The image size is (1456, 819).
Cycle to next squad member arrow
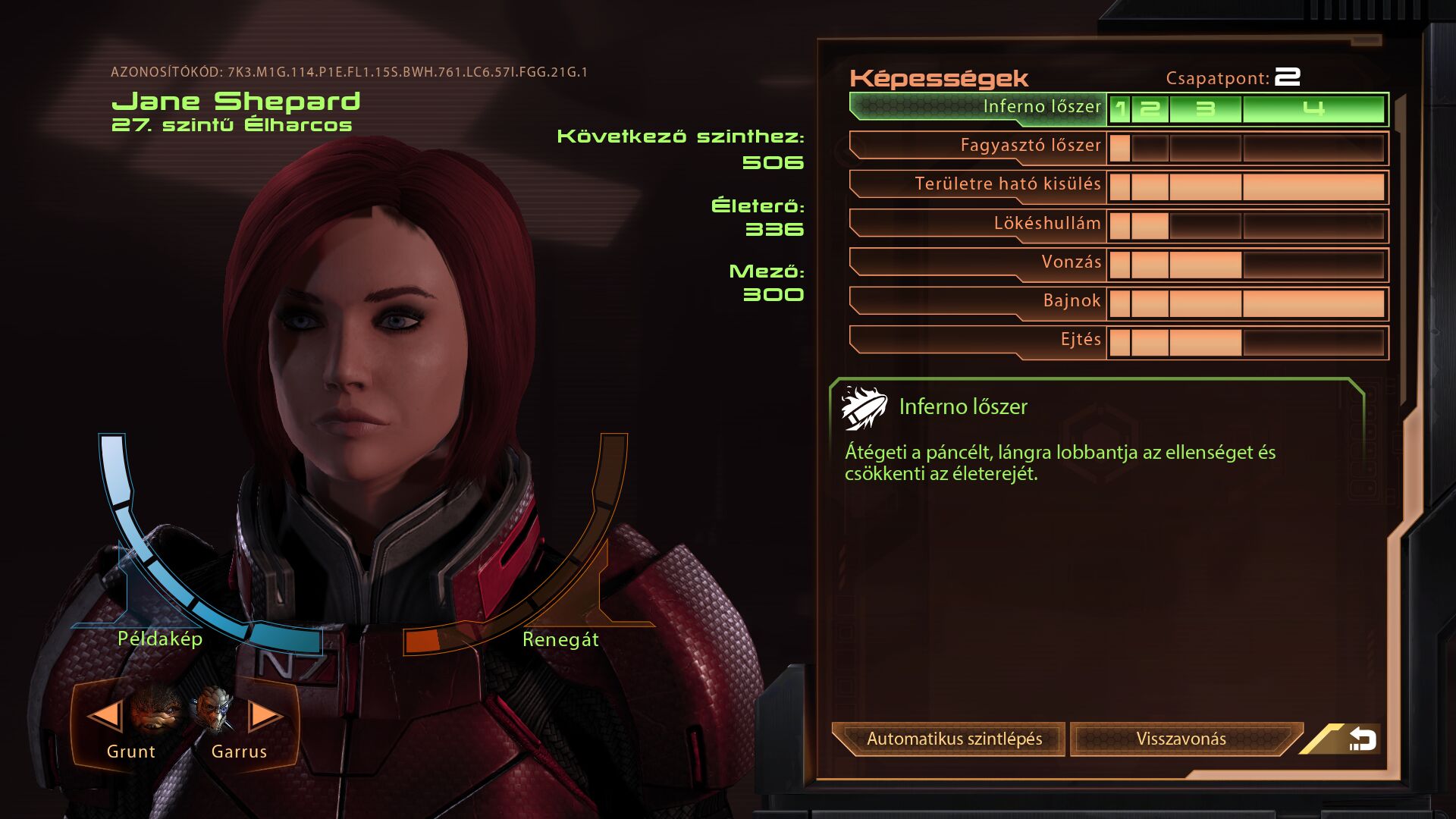coord(265,715)
